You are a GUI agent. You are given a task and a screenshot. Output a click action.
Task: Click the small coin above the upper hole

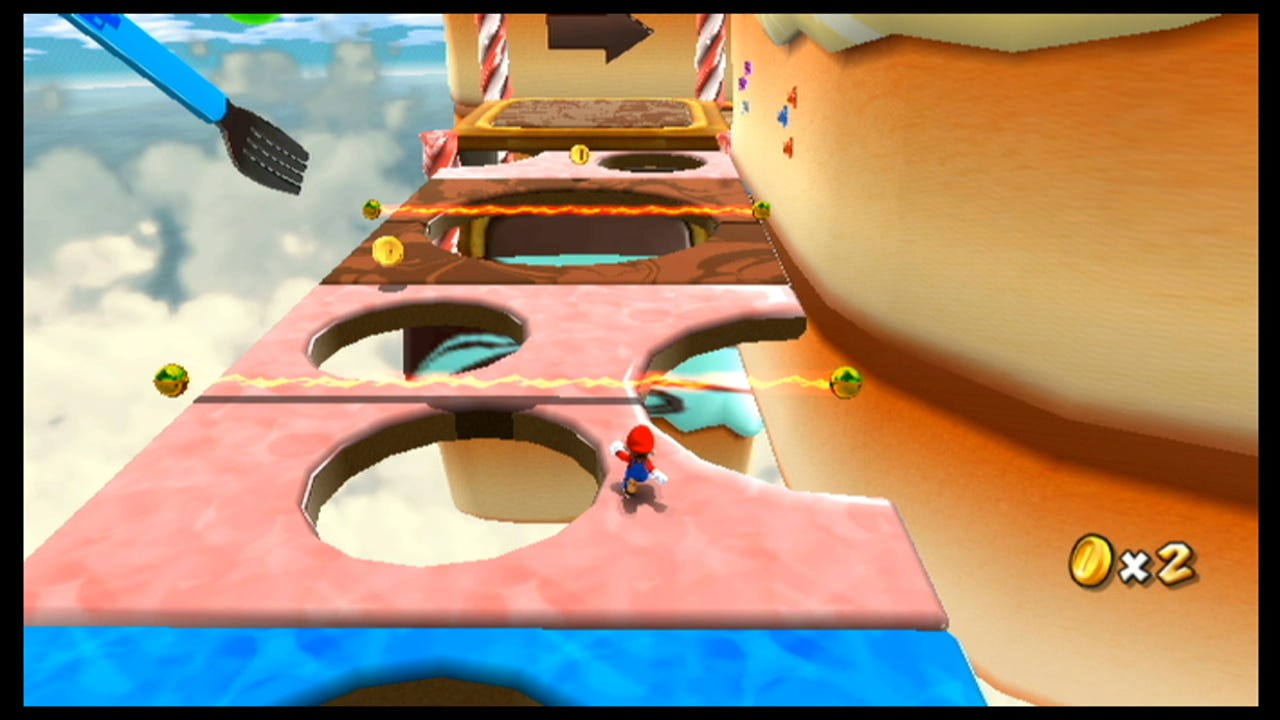point(578,155)
